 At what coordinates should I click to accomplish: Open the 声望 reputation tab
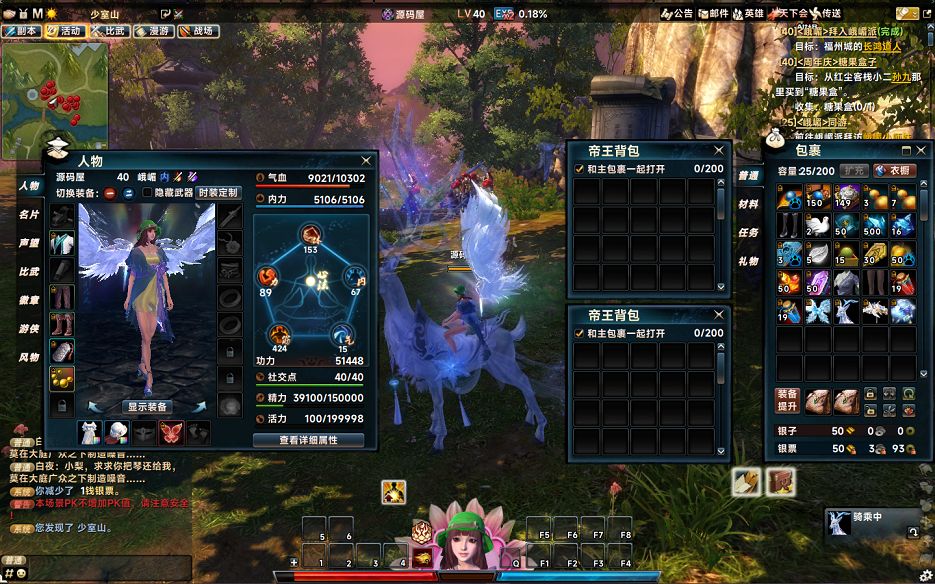(x=29, y=243)
